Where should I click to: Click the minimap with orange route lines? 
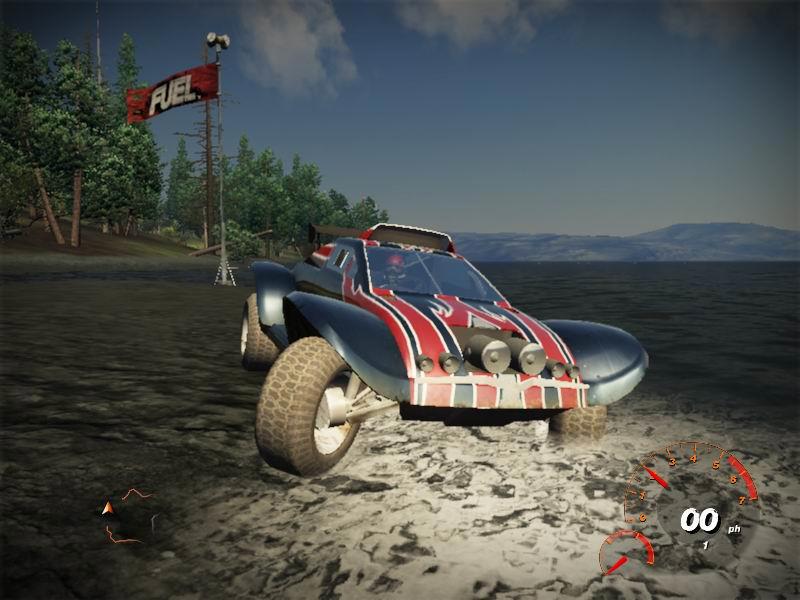(131, 516)
